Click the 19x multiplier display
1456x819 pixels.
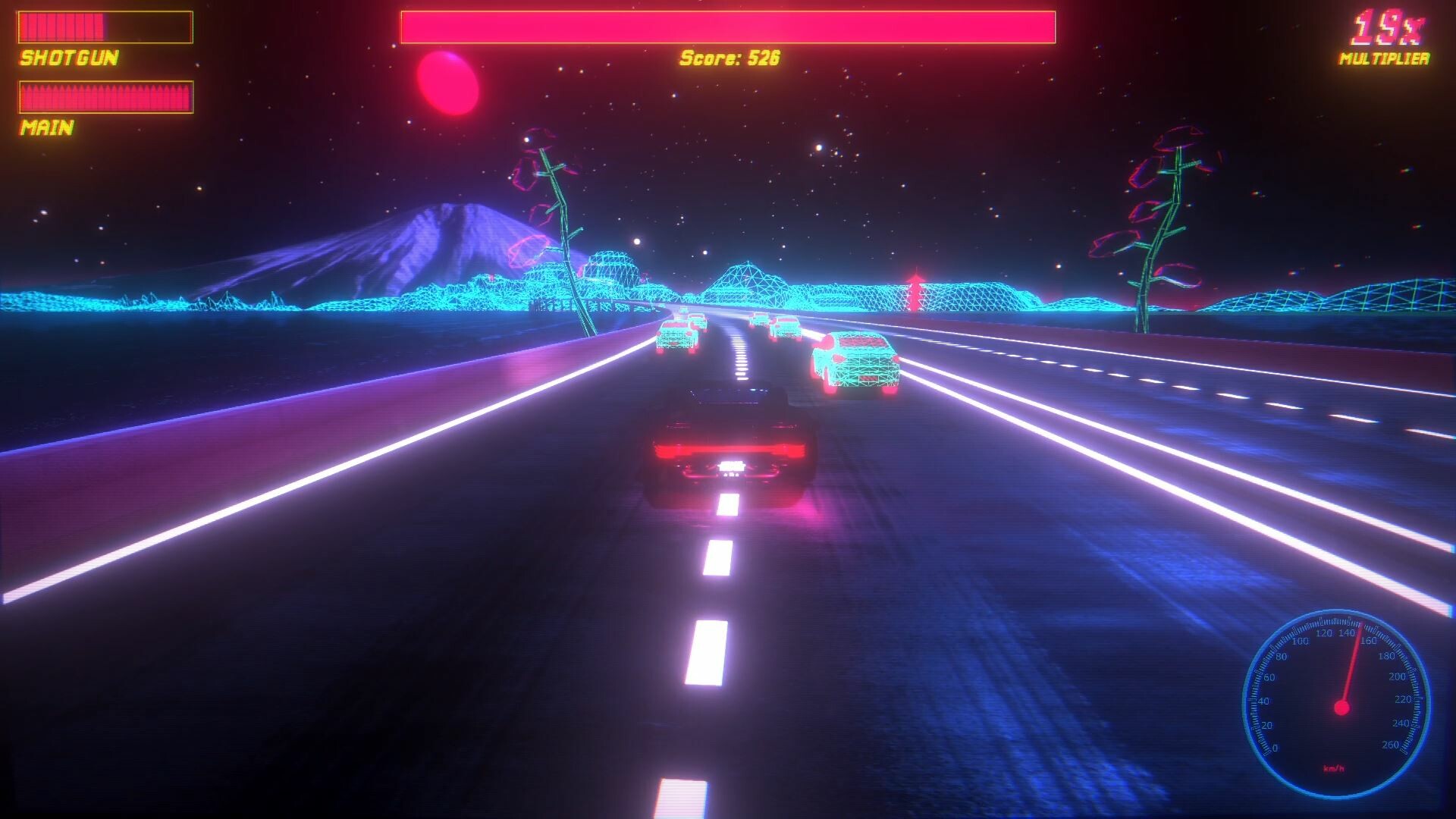[x=1387, y=25]
